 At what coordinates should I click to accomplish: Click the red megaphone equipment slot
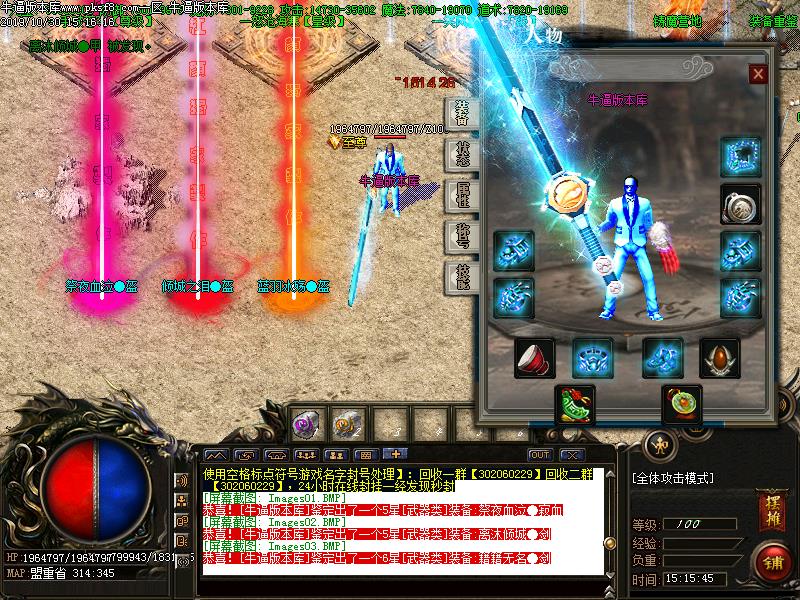pyautogui.click(x=534, y=358)
